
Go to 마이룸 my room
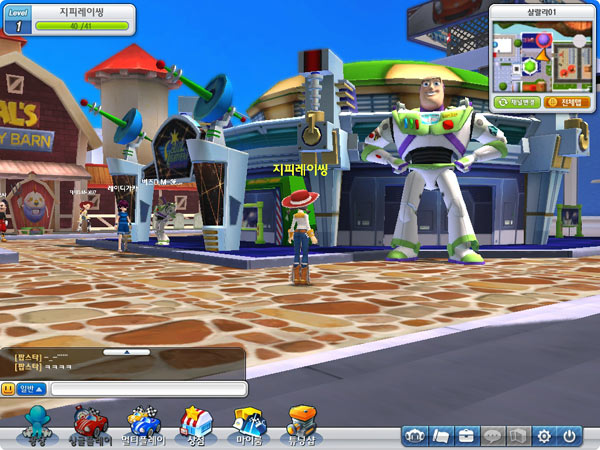coord(247,425)
